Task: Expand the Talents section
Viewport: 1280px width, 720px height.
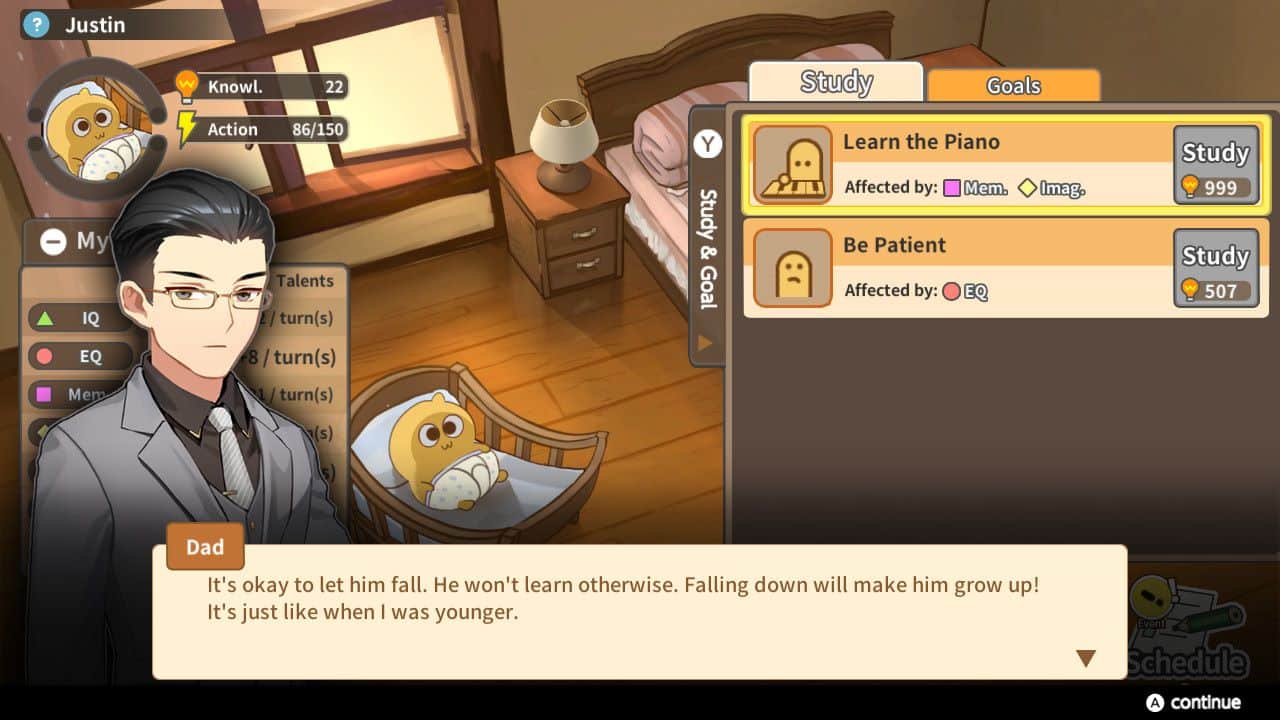Action: (x=305, y=281)
